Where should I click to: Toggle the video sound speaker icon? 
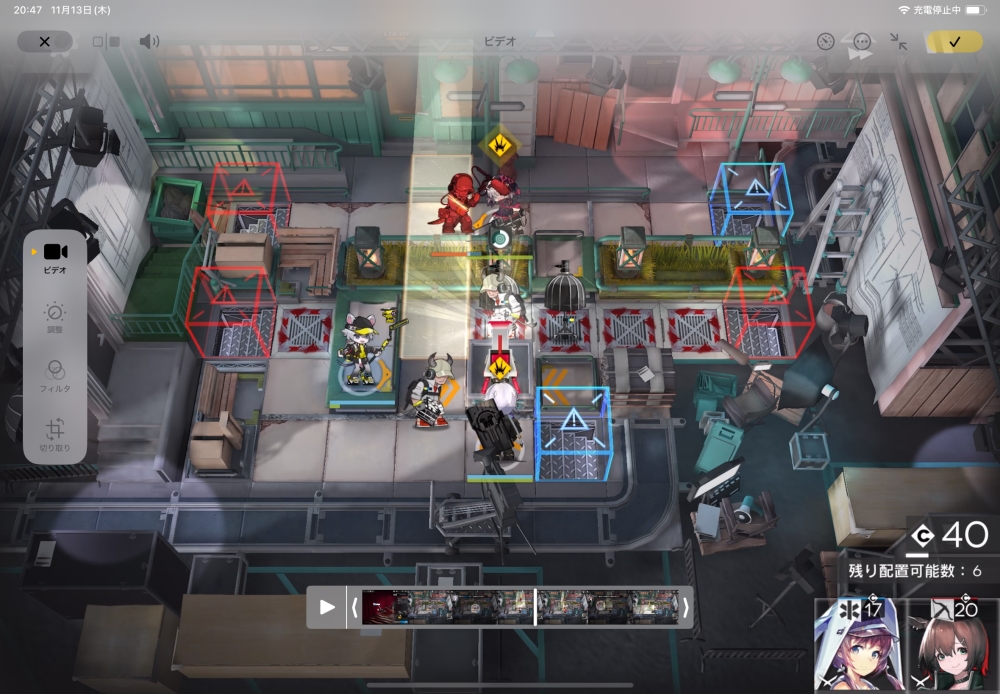[149, 42]
